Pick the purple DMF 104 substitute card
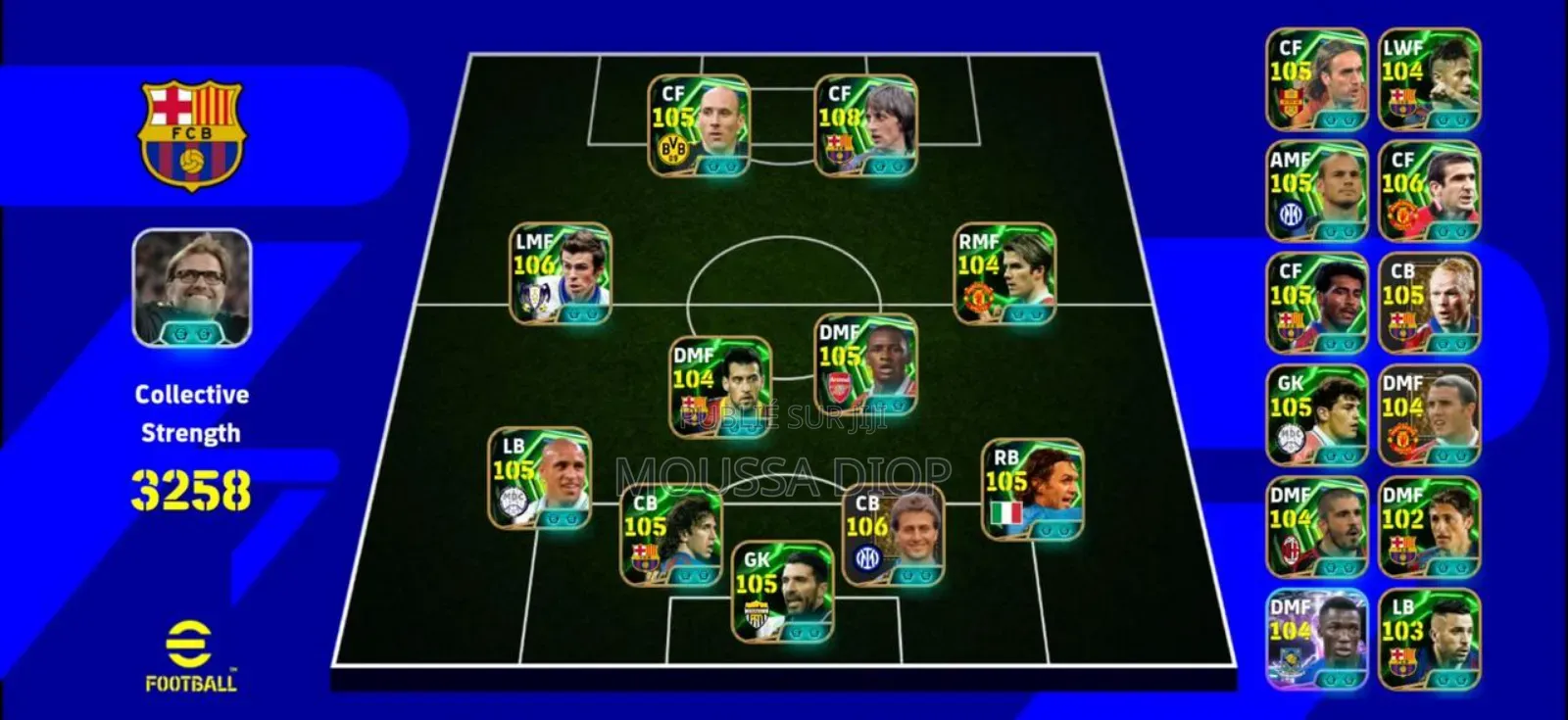This screenshot has height=720, width=1568. (x=1316, y=640)
